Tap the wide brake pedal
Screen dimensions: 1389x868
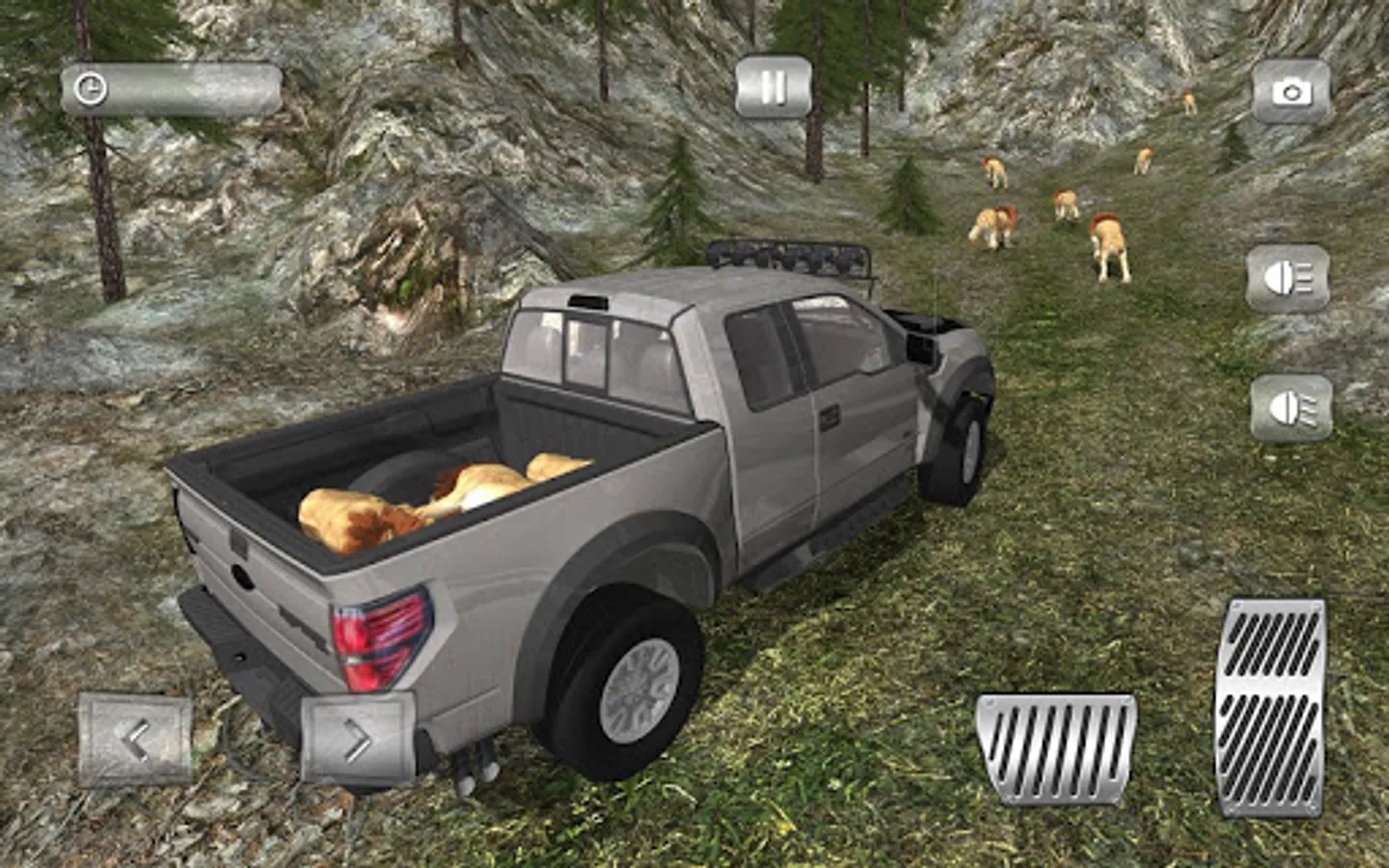[x=1056, y=749]
